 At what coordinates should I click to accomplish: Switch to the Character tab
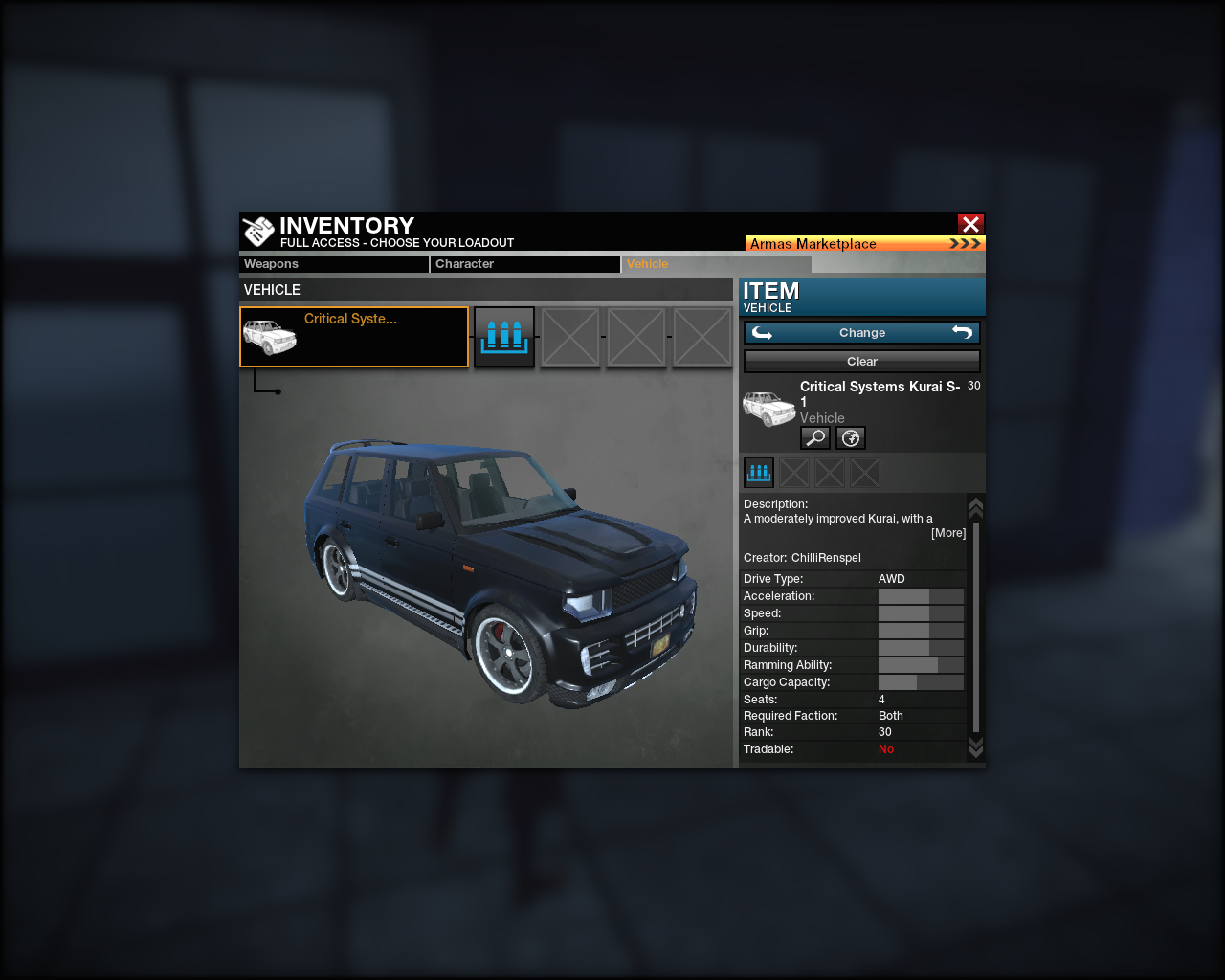pyautogui.click(x=524, y=264)
